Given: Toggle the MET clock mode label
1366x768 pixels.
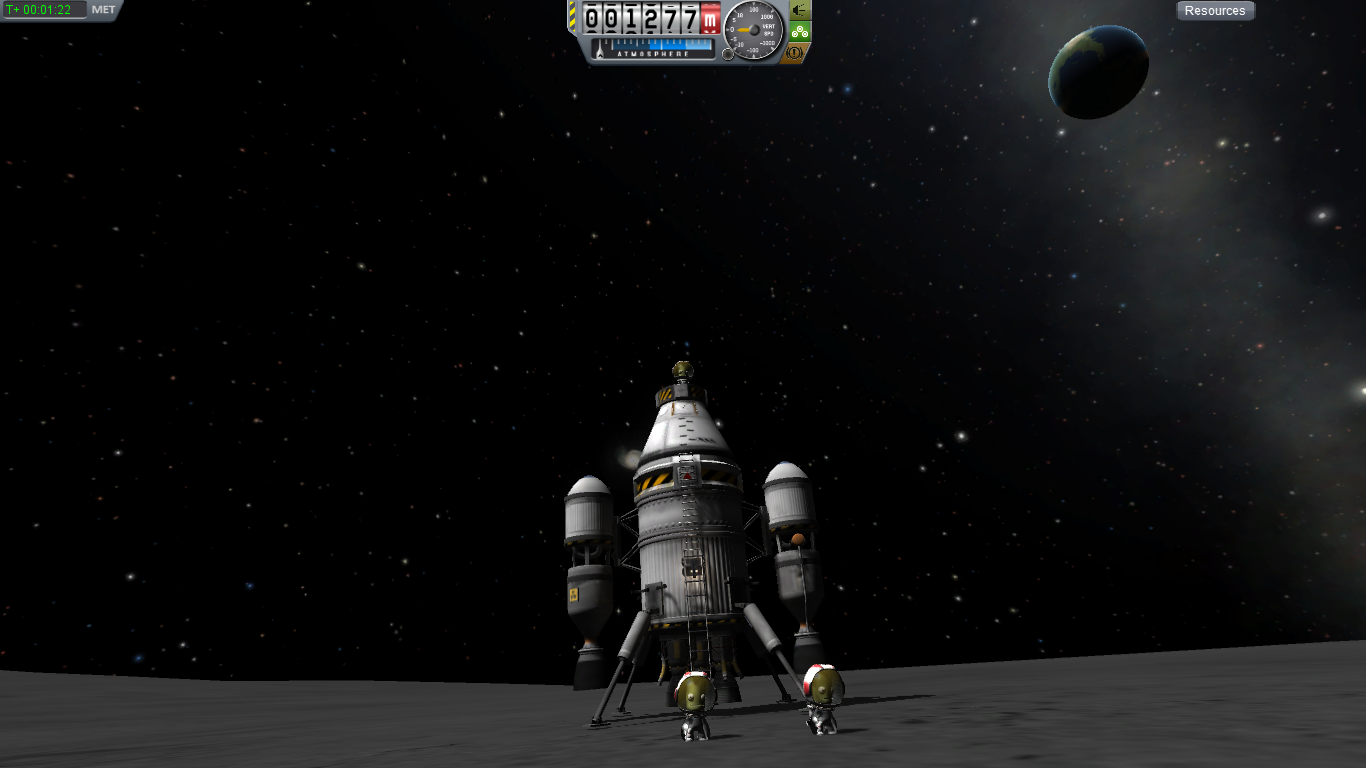Looking at the screenshot, I should coord(103,10).
